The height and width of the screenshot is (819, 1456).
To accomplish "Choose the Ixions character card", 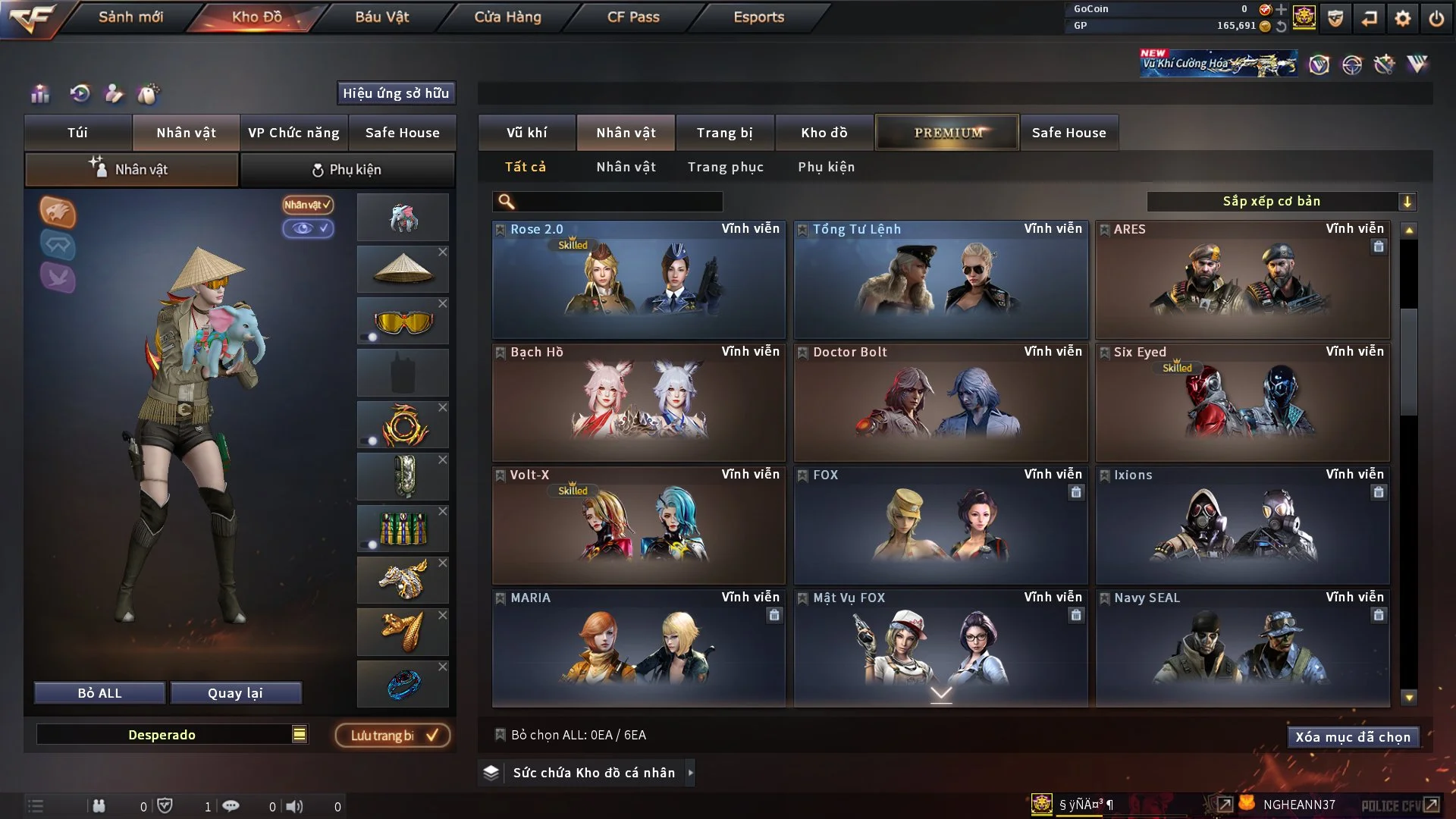I will pyautogui.click(x=1242, y=525).
